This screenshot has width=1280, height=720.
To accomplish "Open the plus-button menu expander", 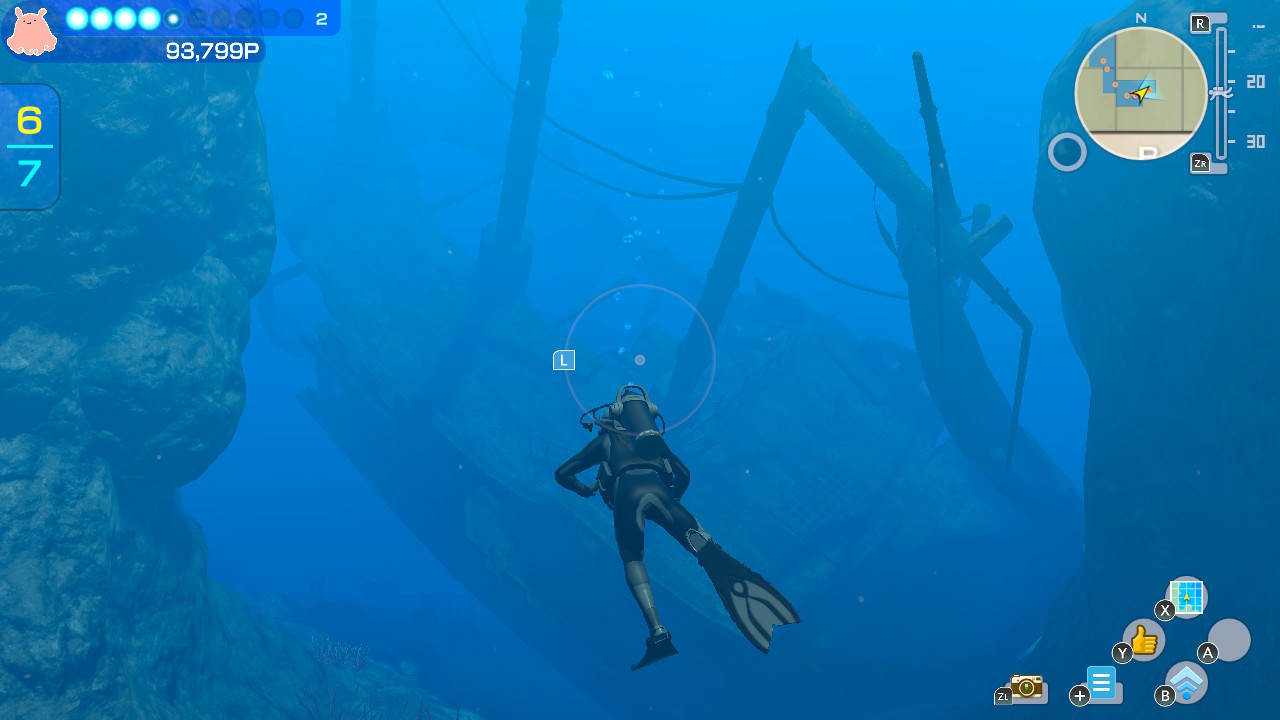I will pos(1079,694).
